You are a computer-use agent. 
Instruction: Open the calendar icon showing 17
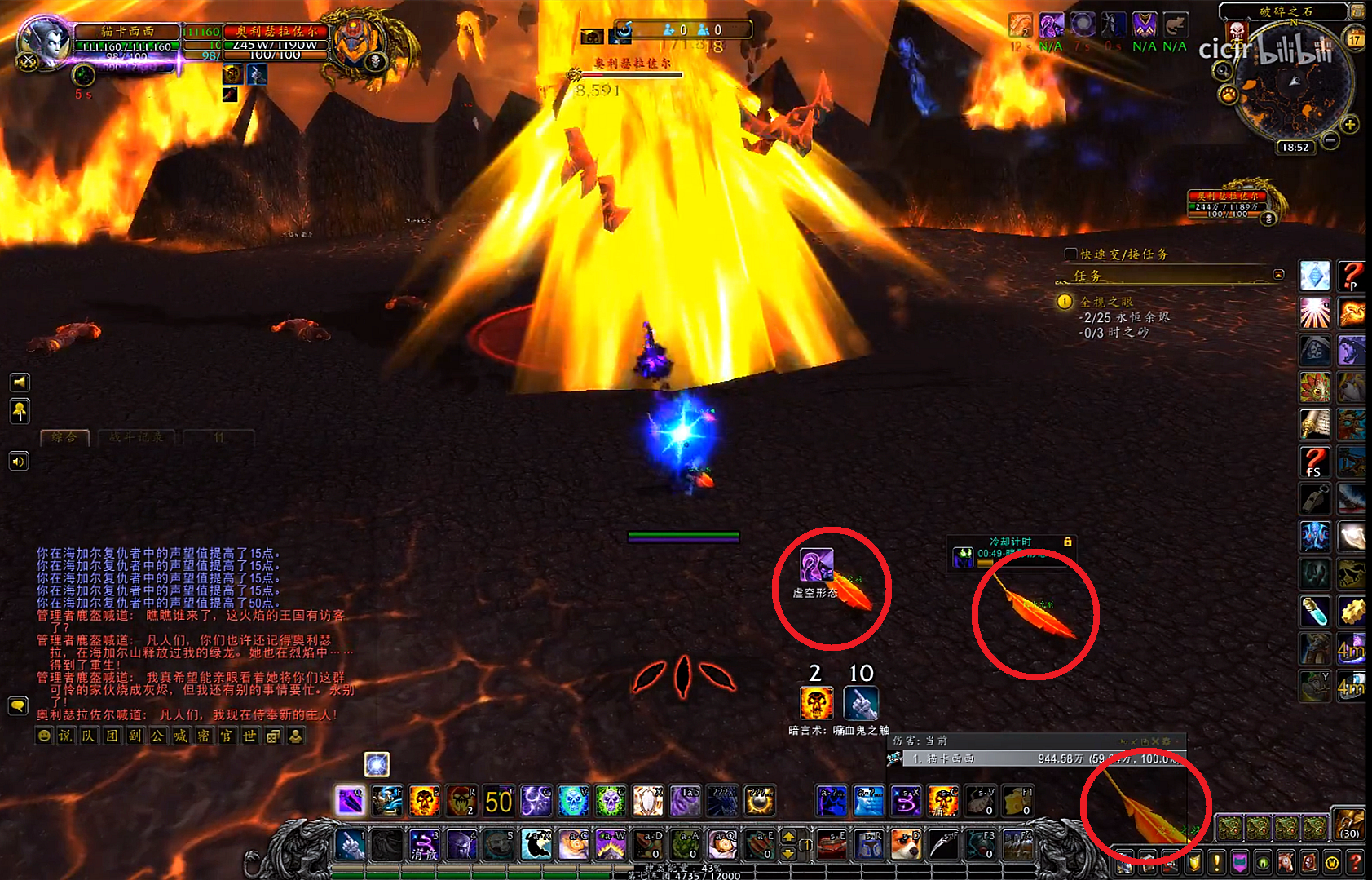tap(1355, 38)
